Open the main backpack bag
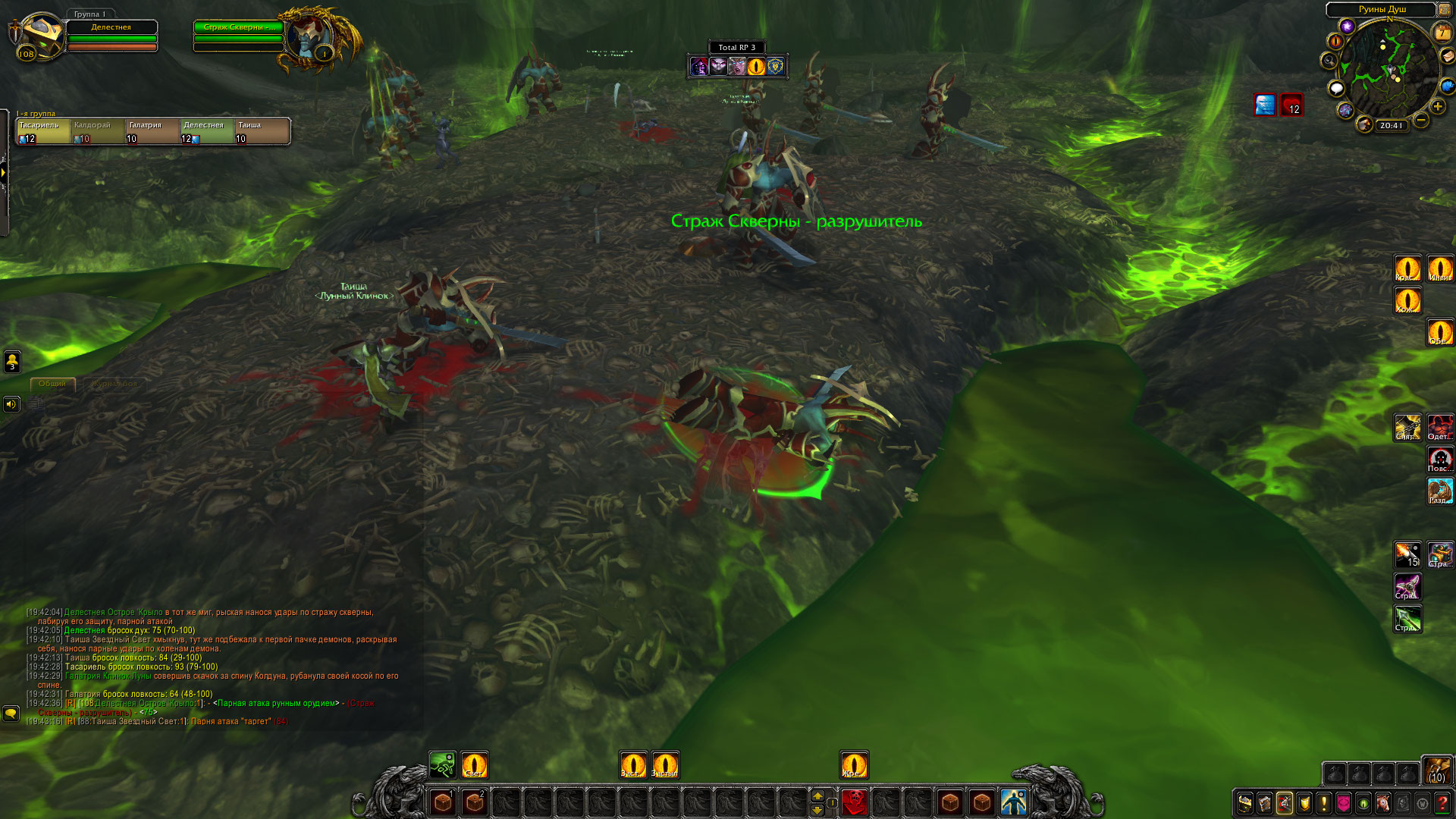 (x=1436, y=770)
